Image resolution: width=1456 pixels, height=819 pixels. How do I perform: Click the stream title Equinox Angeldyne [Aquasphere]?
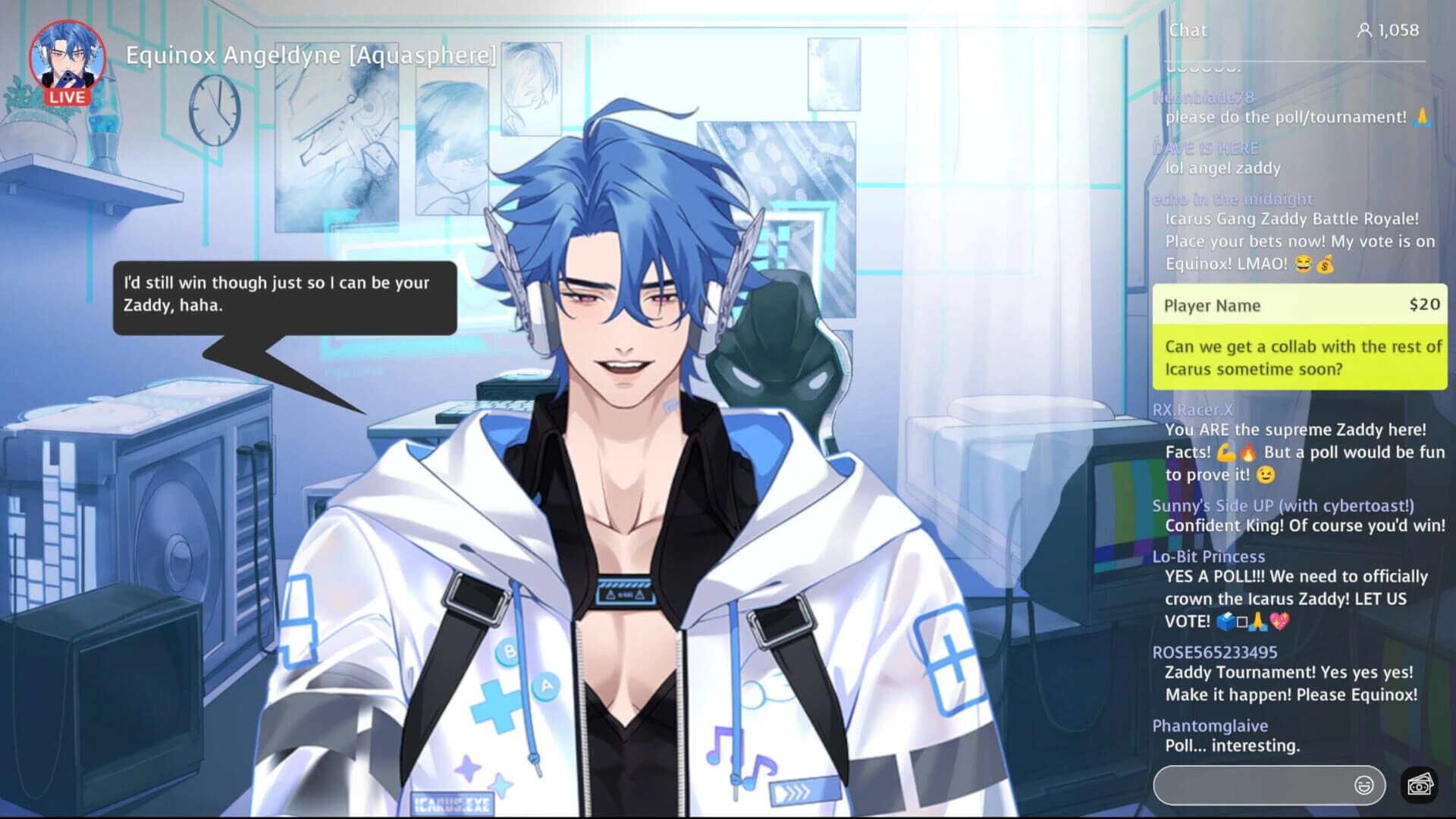click(x=309, y=55)
